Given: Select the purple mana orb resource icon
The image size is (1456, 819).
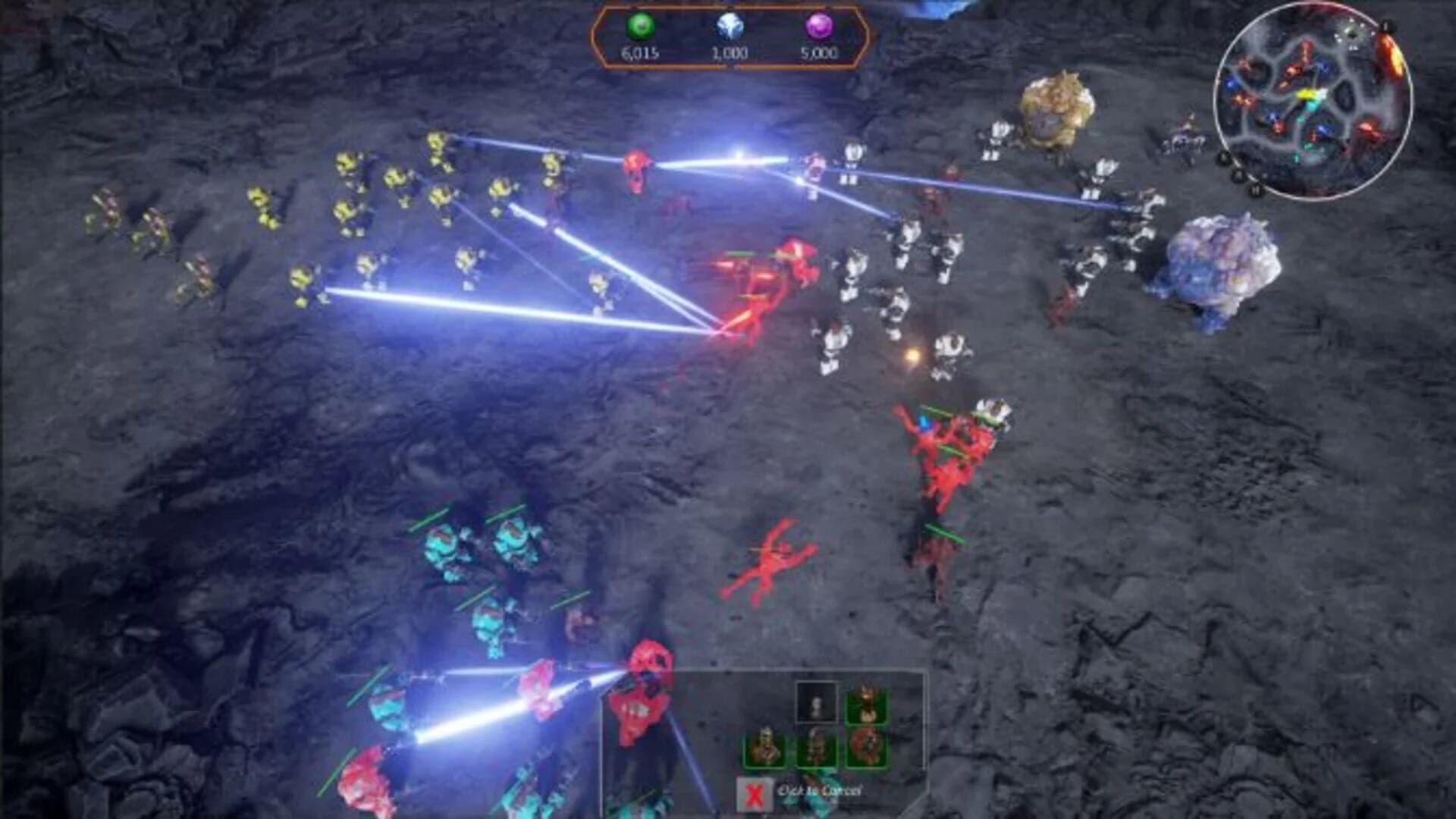Looking at the screenshot, I should (819, 27).
